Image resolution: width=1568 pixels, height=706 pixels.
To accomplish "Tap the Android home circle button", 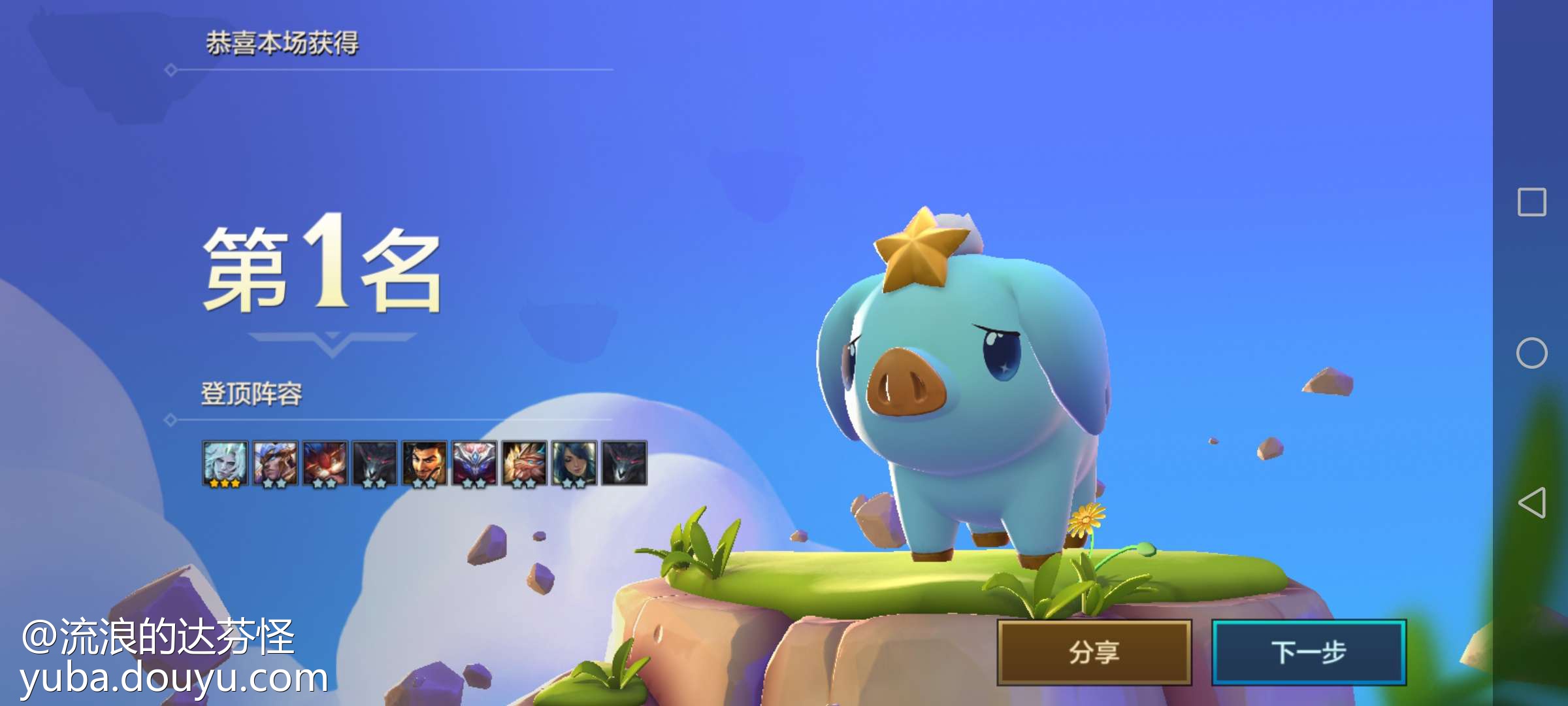I will pyautogui.click(x=1532, y=353).
